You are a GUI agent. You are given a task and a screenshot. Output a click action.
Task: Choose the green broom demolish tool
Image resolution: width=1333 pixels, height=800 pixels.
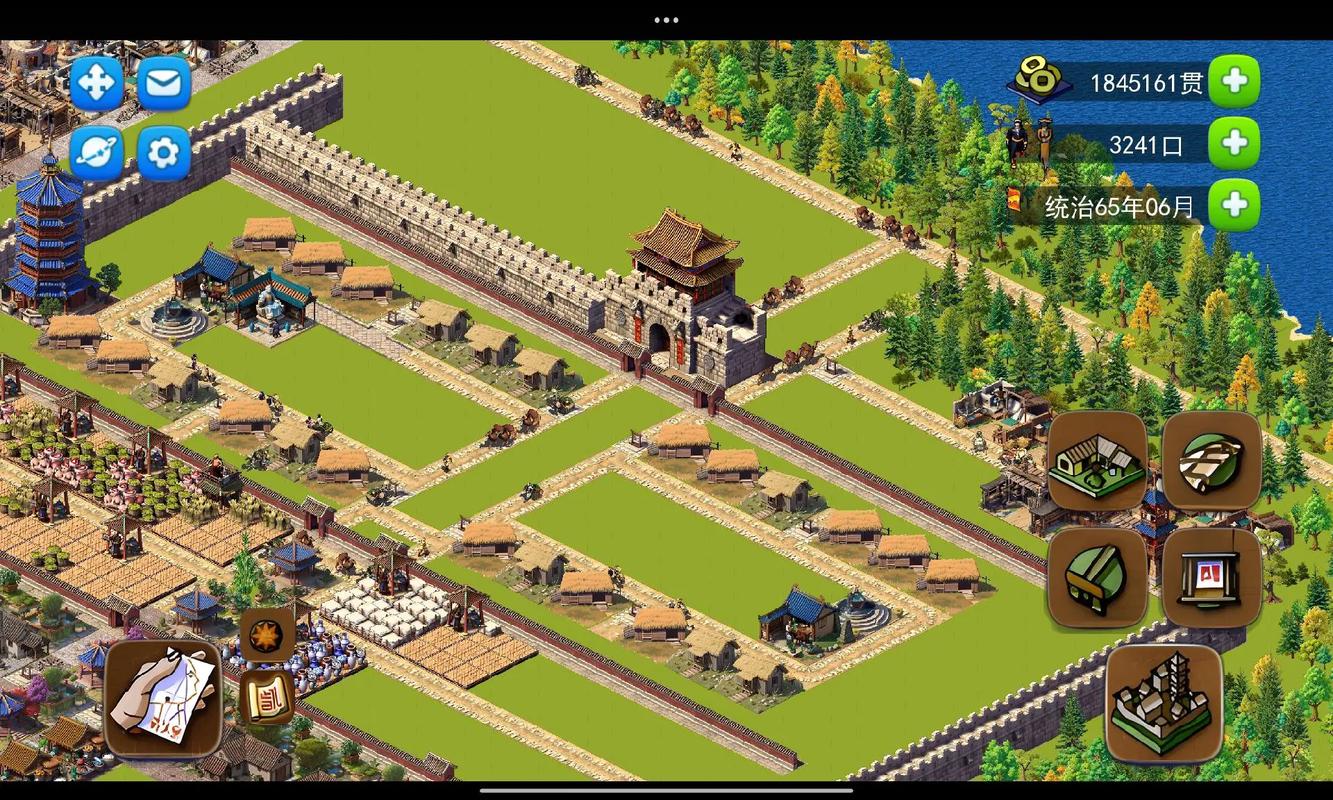point(1097,578)
